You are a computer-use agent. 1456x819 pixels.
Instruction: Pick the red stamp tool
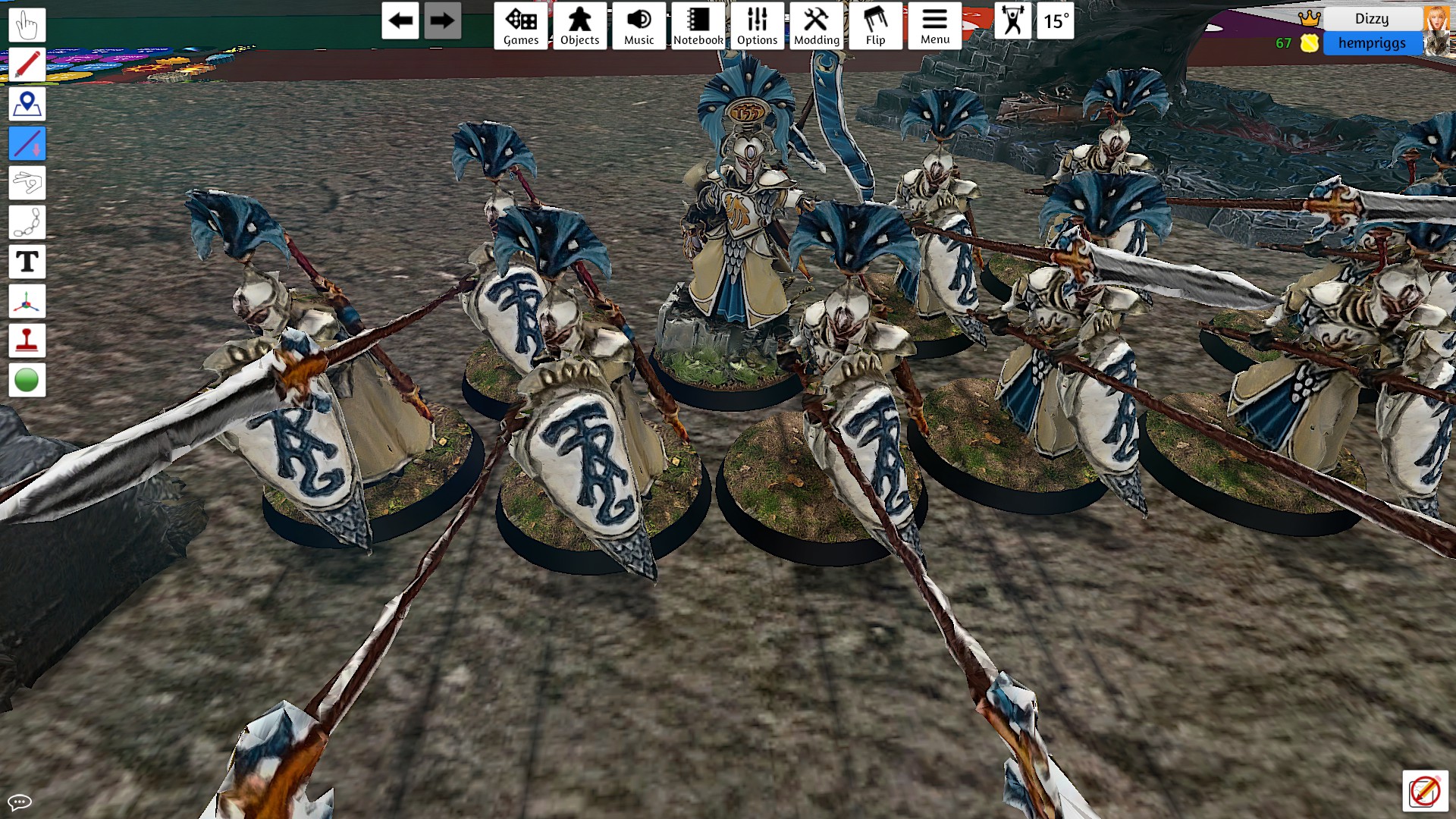(27, 340)
